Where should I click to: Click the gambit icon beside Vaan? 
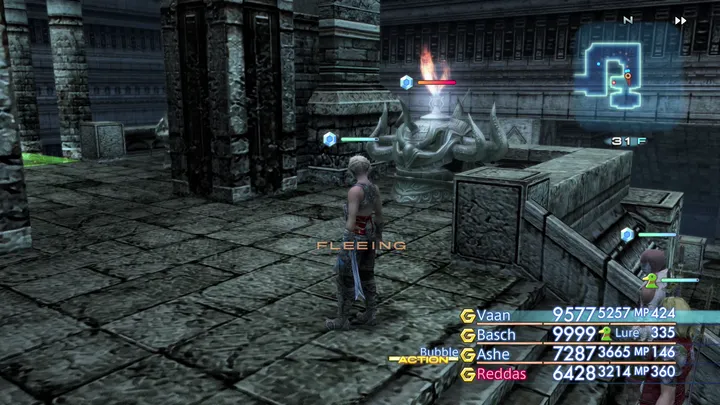(x=467, y=315)
